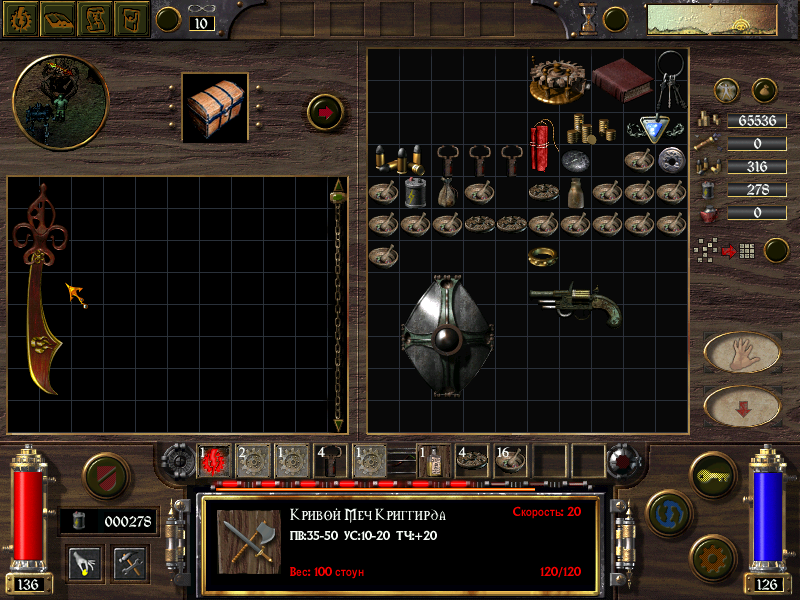This screenshot has height=600, width=800.
Task: Click the red down arrow button
Action: tap(741, 406)
